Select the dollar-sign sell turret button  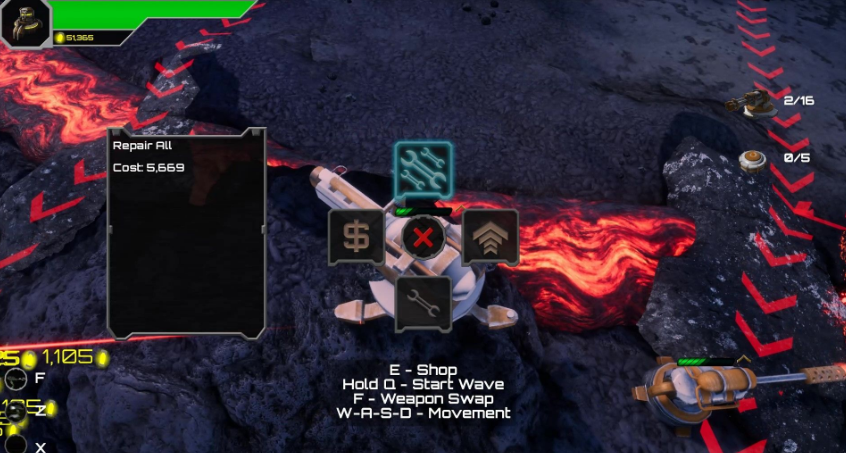point(356,236)
